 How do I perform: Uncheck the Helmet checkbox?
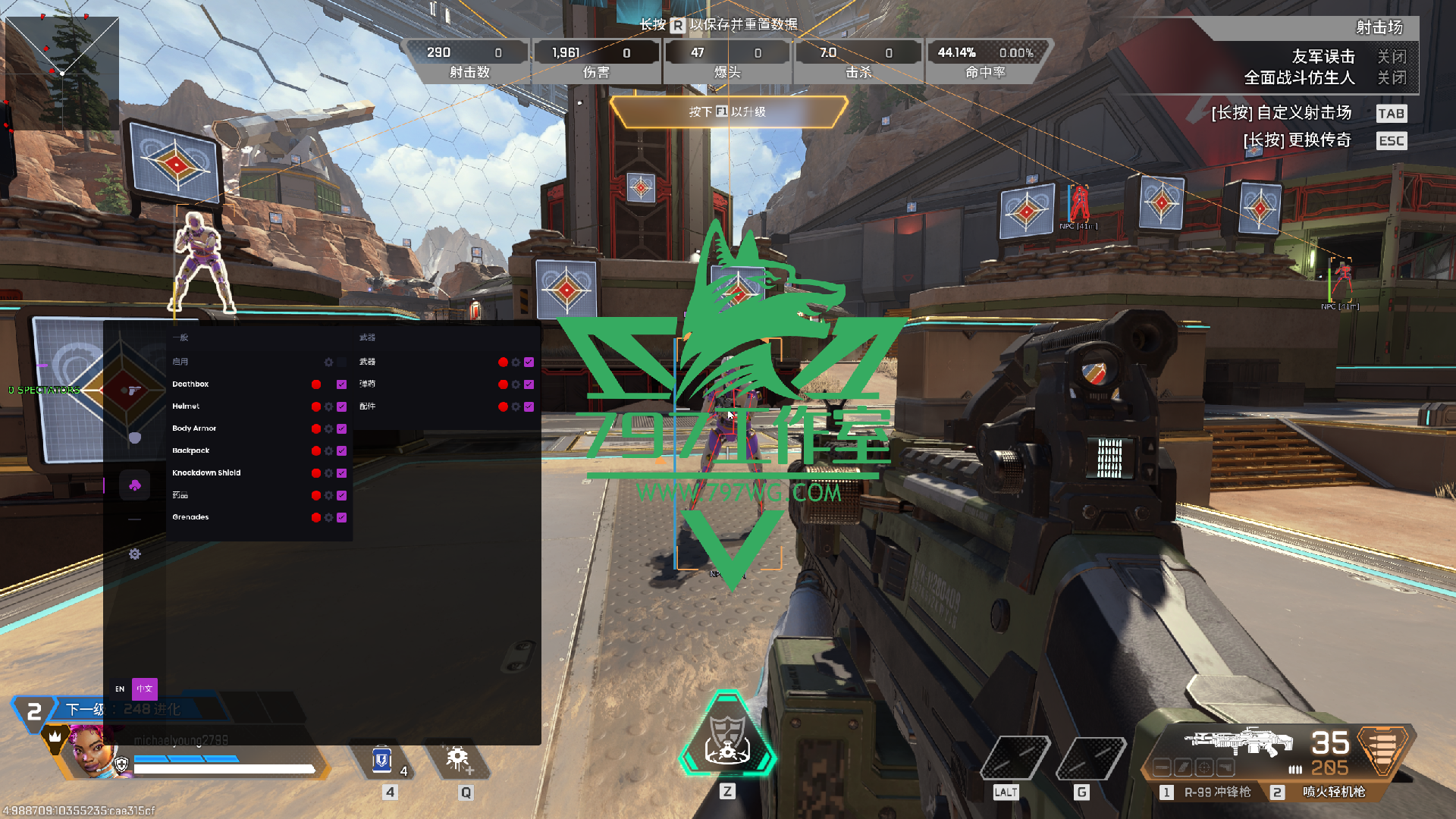[341, 407]
